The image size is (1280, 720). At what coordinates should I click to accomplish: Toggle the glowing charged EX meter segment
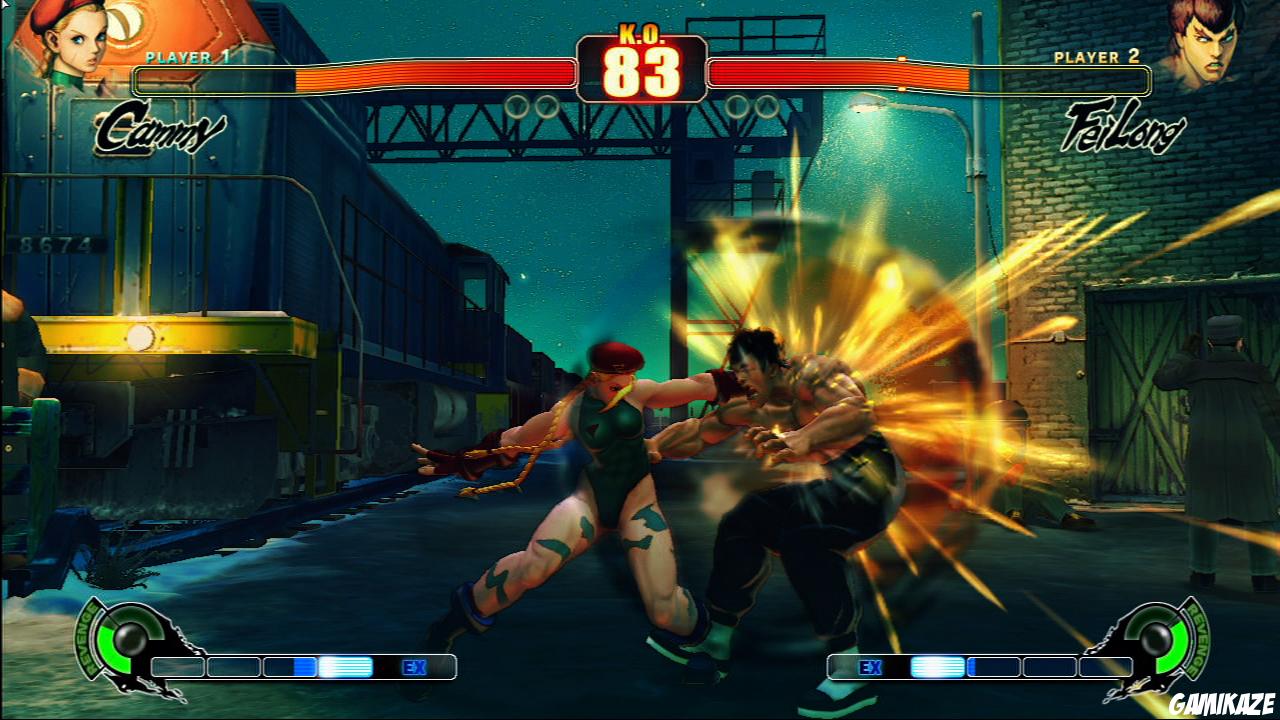(347, 667)
